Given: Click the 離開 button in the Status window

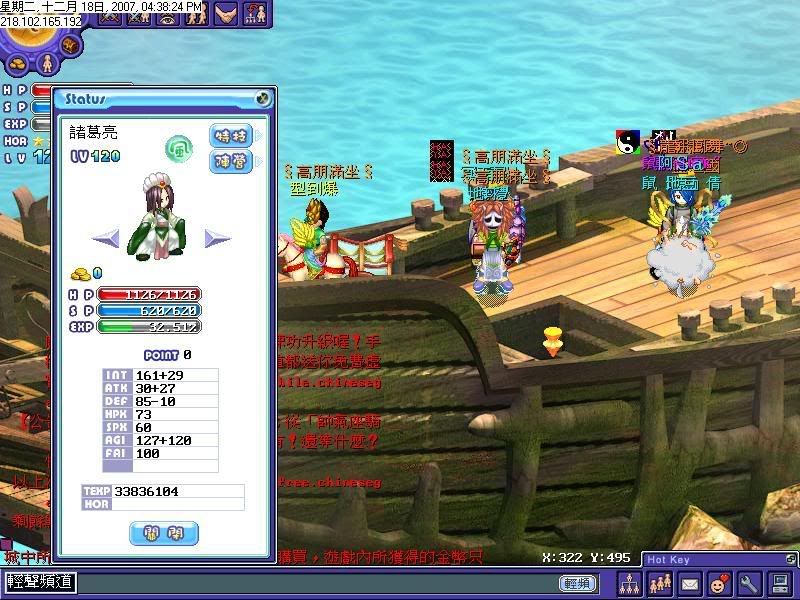Looking at the screenshot, I should click(164, 533).
